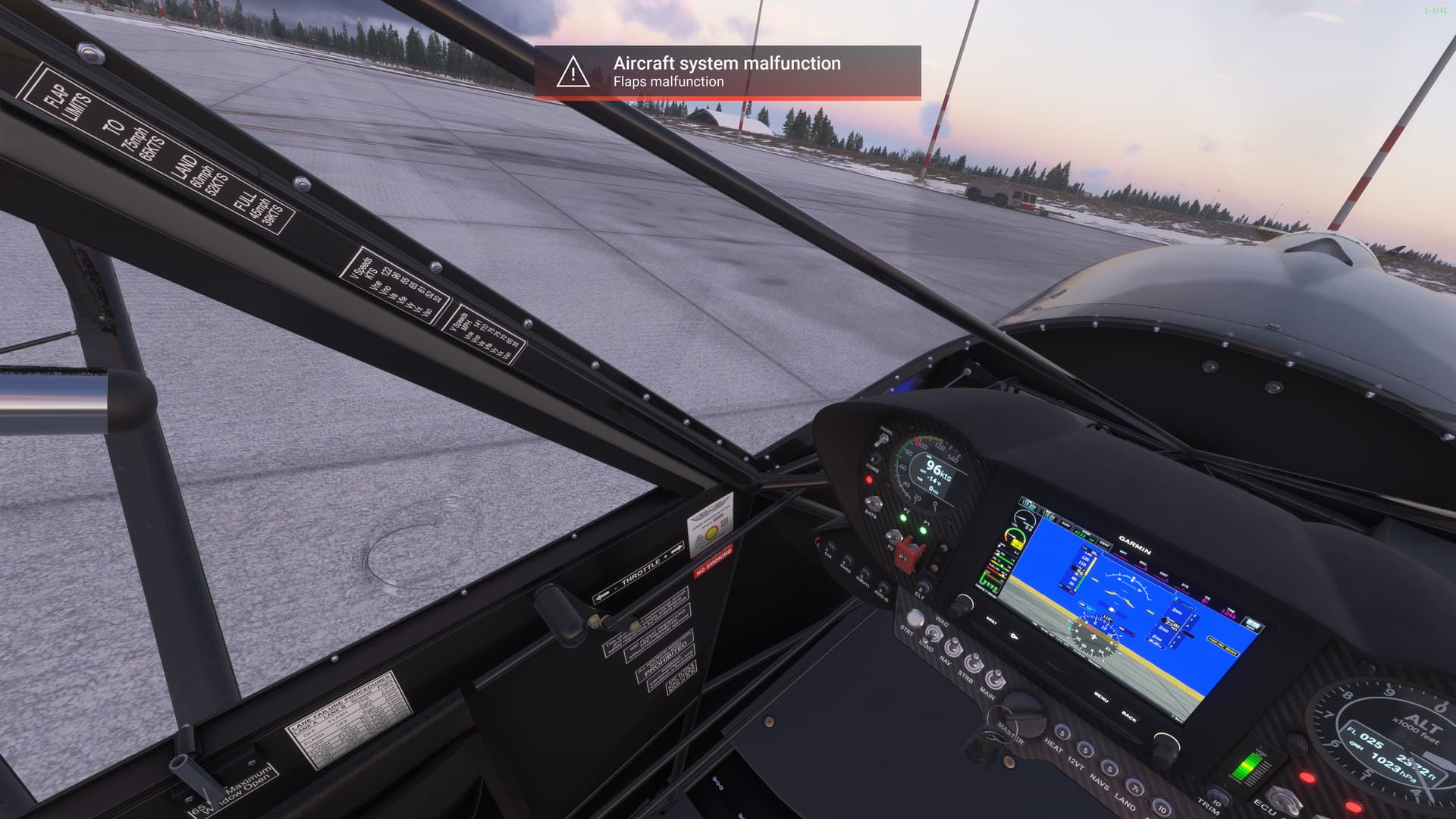Image resolution: width=1456 pixels, height=819 pixels.
Task: Select the Garmin BACK softkey
Action: (1129, 716)
